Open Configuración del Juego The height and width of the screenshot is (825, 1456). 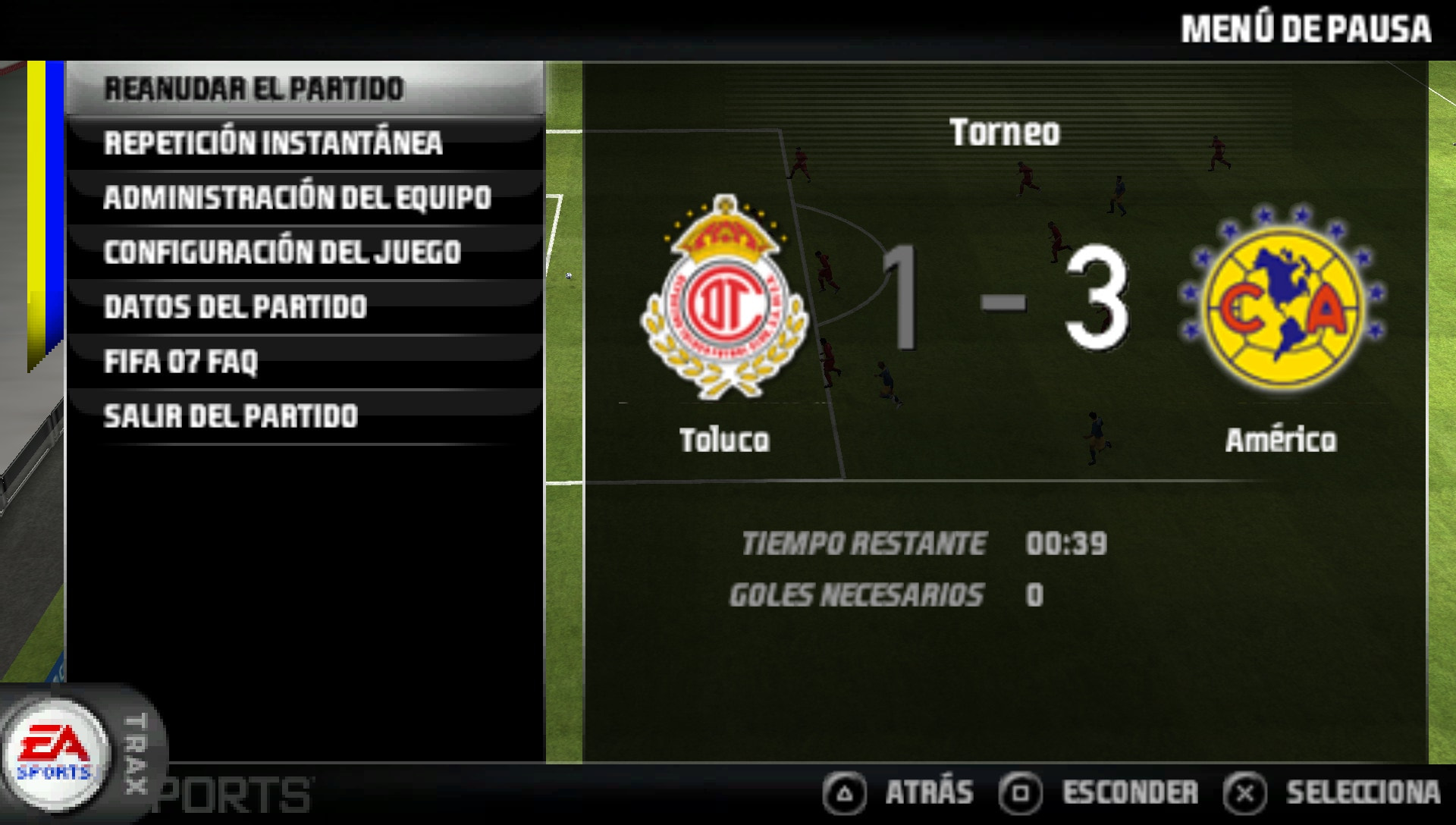[x=282, y=251]
